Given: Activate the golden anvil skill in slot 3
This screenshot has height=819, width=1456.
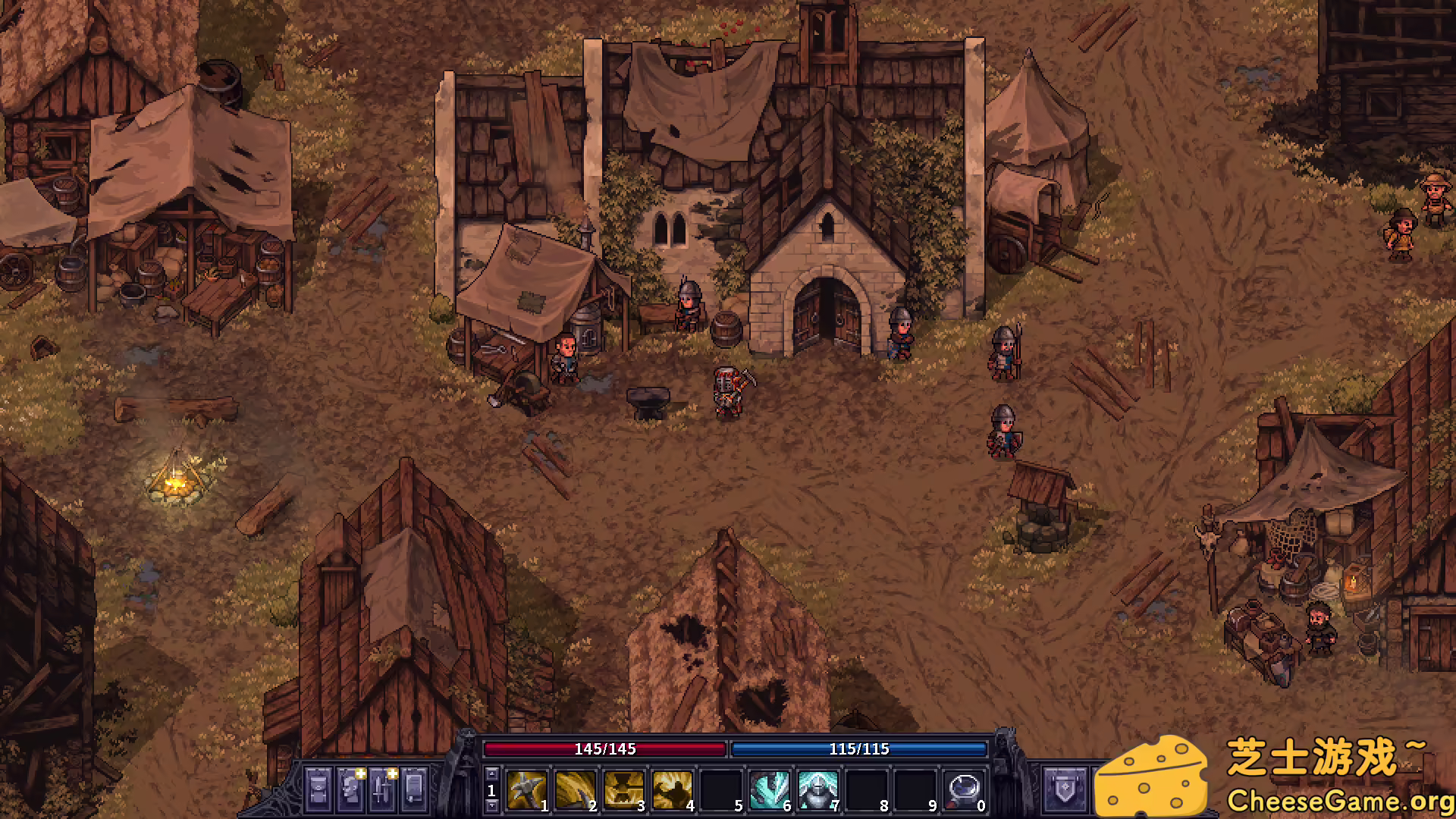Looking at the screenshot, I should [x=623, y=790].
